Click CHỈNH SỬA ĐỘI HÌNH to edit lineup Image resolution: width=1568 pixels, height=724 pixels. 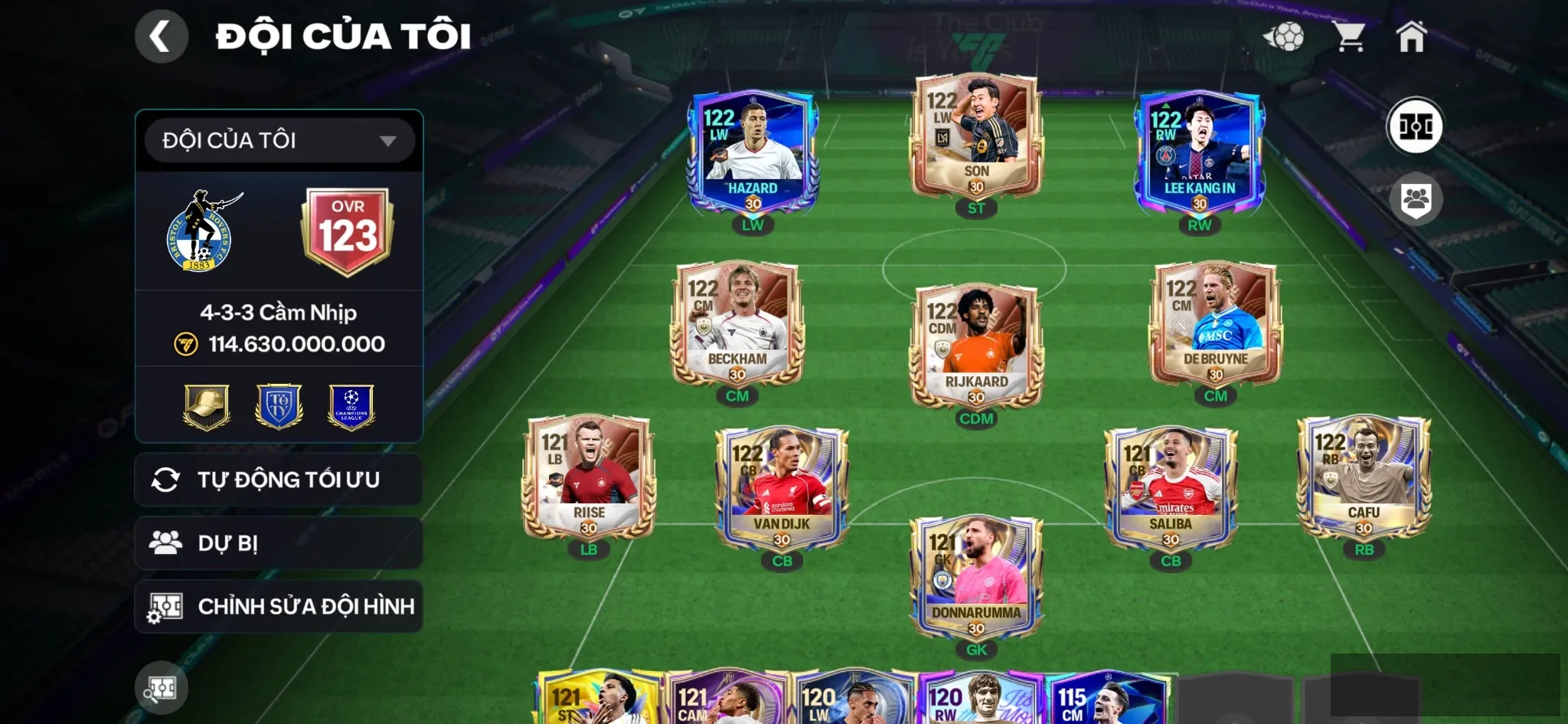click(279, 606)
